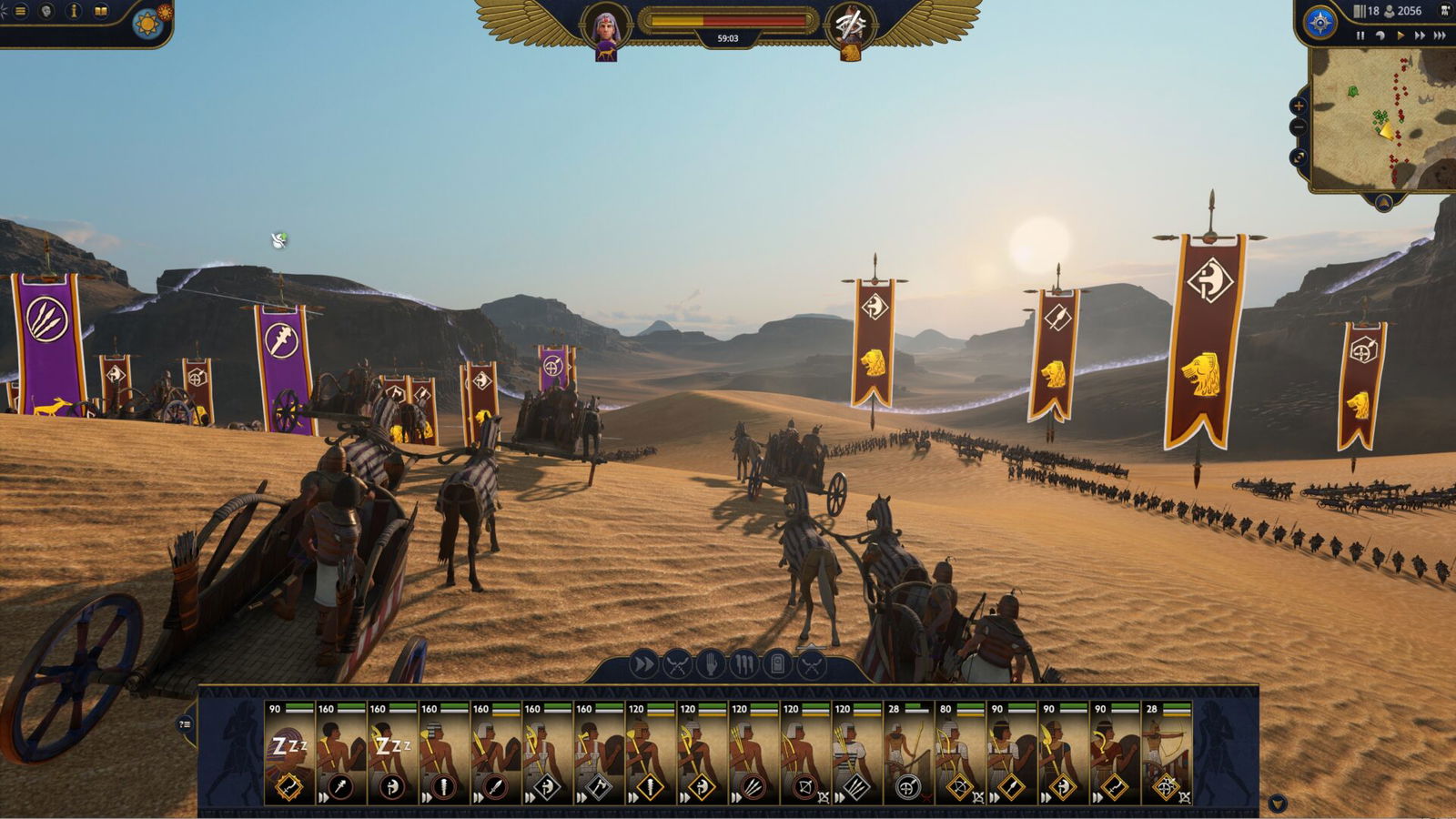Set battle to double fast-forward speed
This screenshot has width=1456, height=819.
click(1419, 35)
